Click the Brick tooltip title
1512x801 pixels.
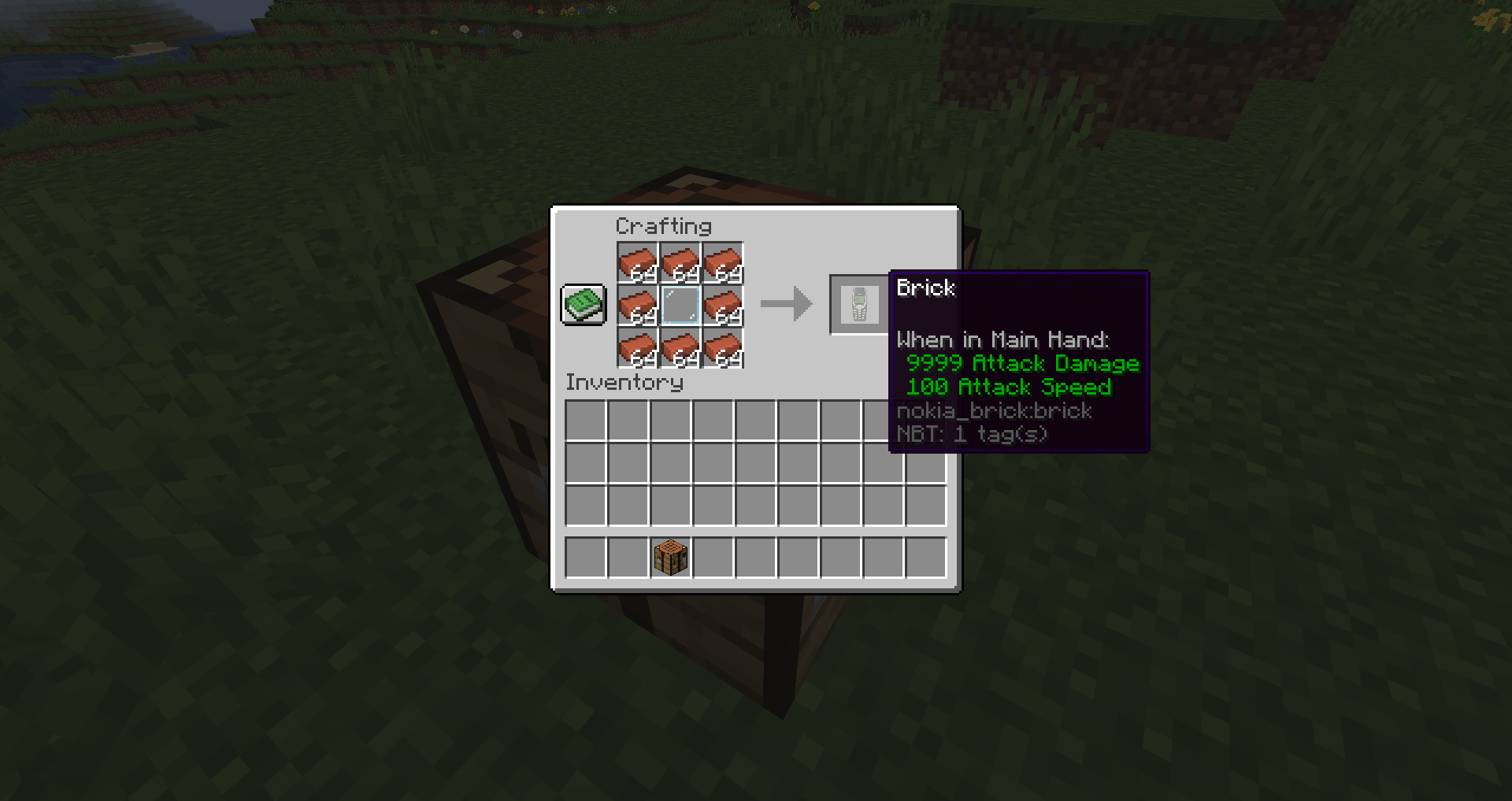(x=926, y=289)
